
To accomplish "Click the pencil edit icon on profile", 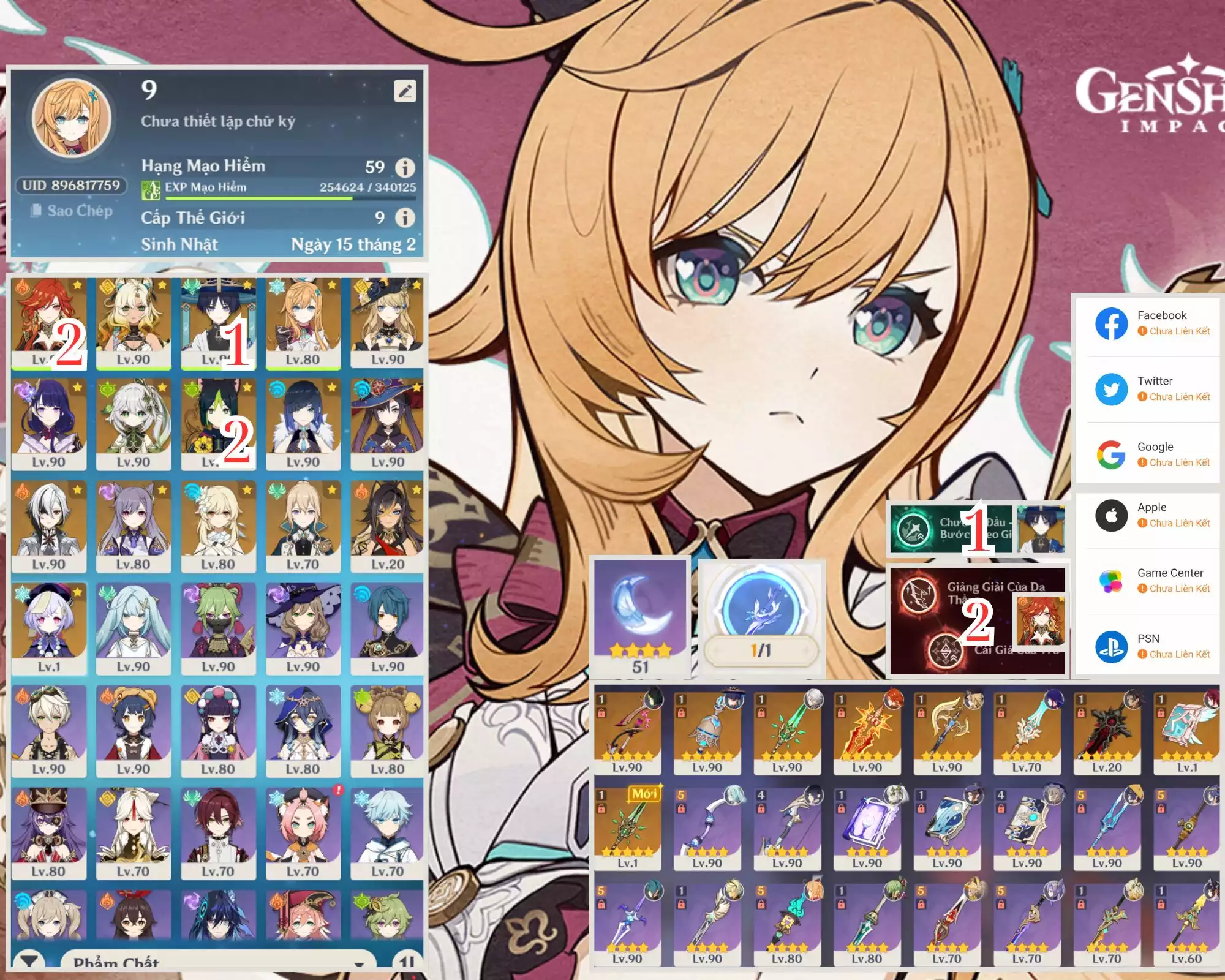I will pos(405,91).
